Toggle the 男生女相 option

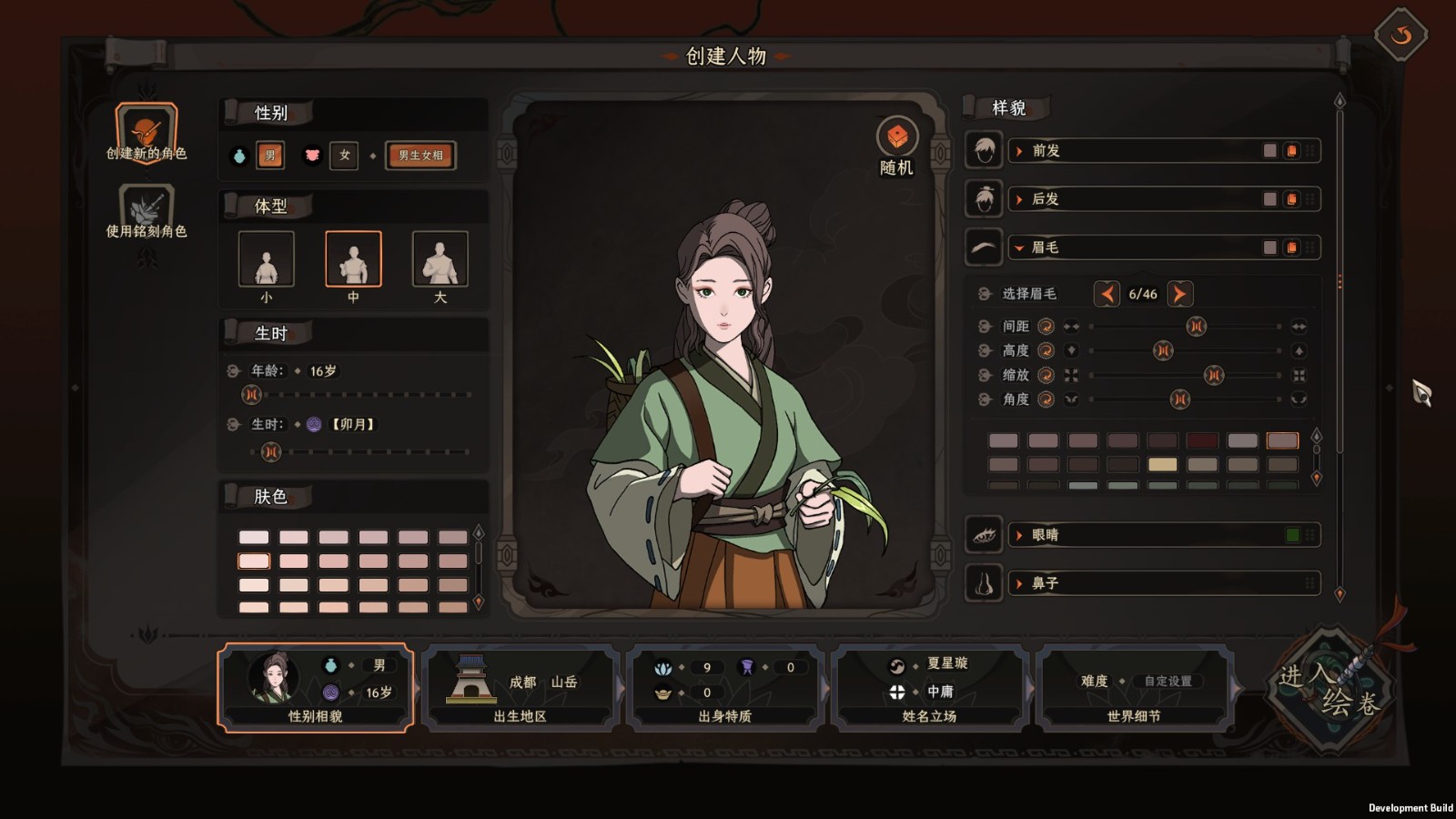coord(420,156)
